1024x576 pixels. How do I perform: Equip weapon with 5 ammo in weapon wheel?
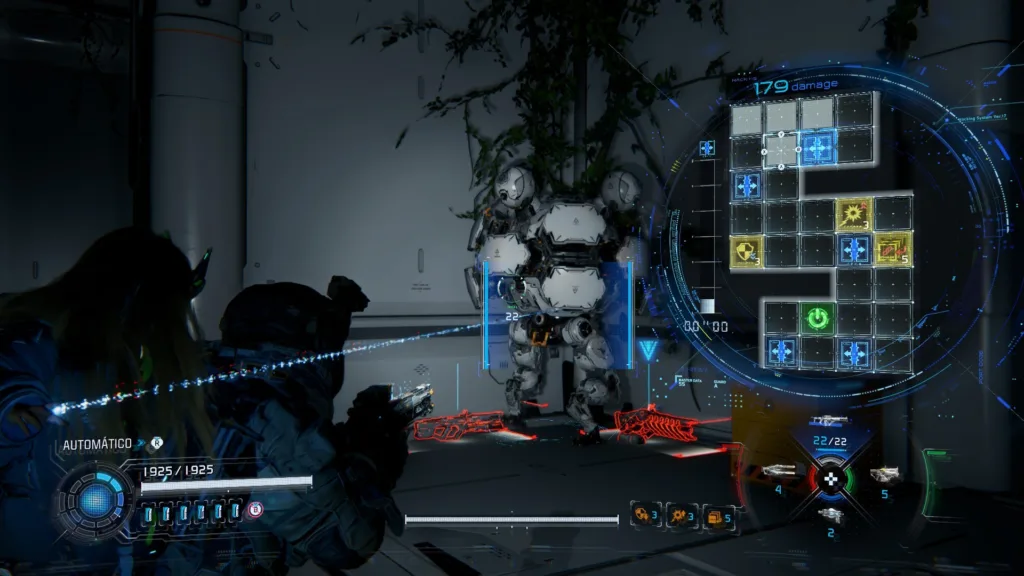[x=883, y=475]
